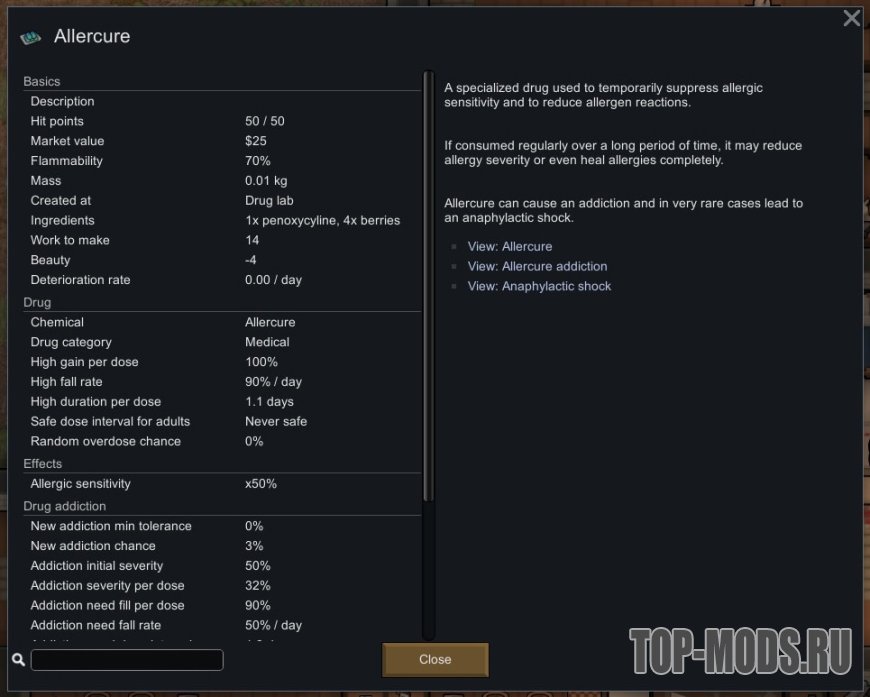Select the Ingredients row
Screen dimensions: 870x697
(x=222, y=220)
